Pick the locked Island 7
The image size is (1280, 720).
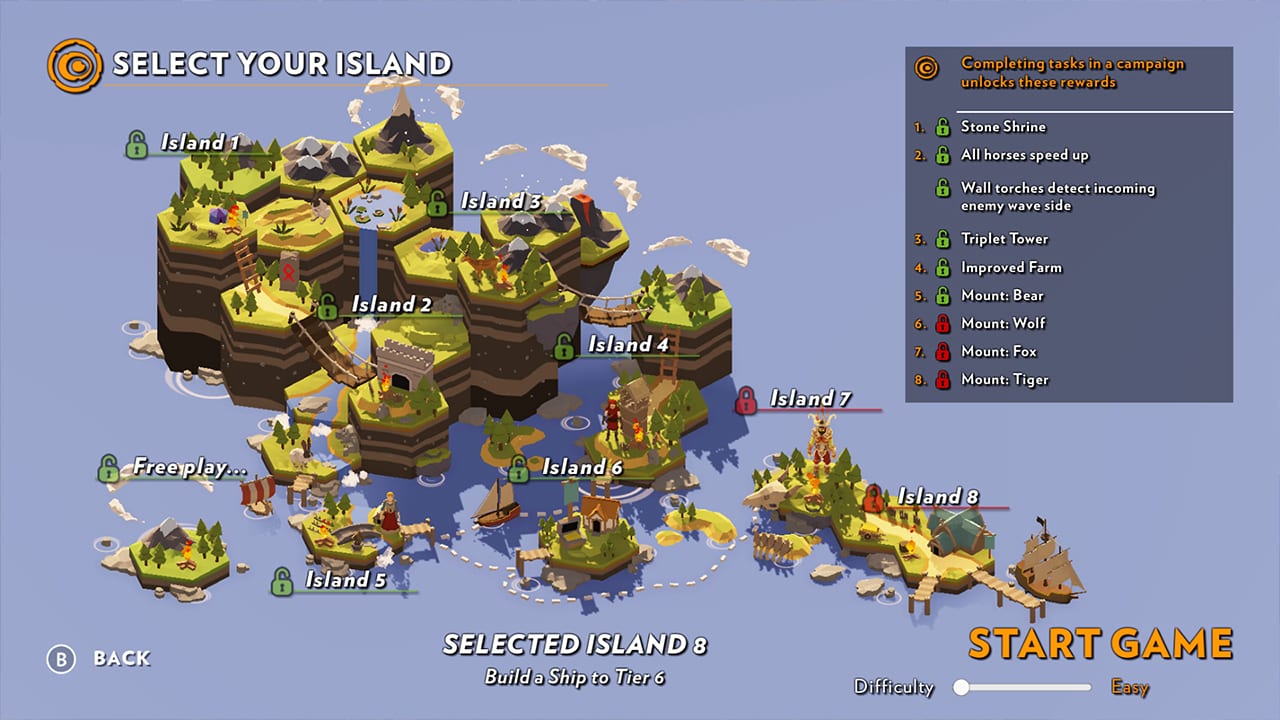pos(809,399)
